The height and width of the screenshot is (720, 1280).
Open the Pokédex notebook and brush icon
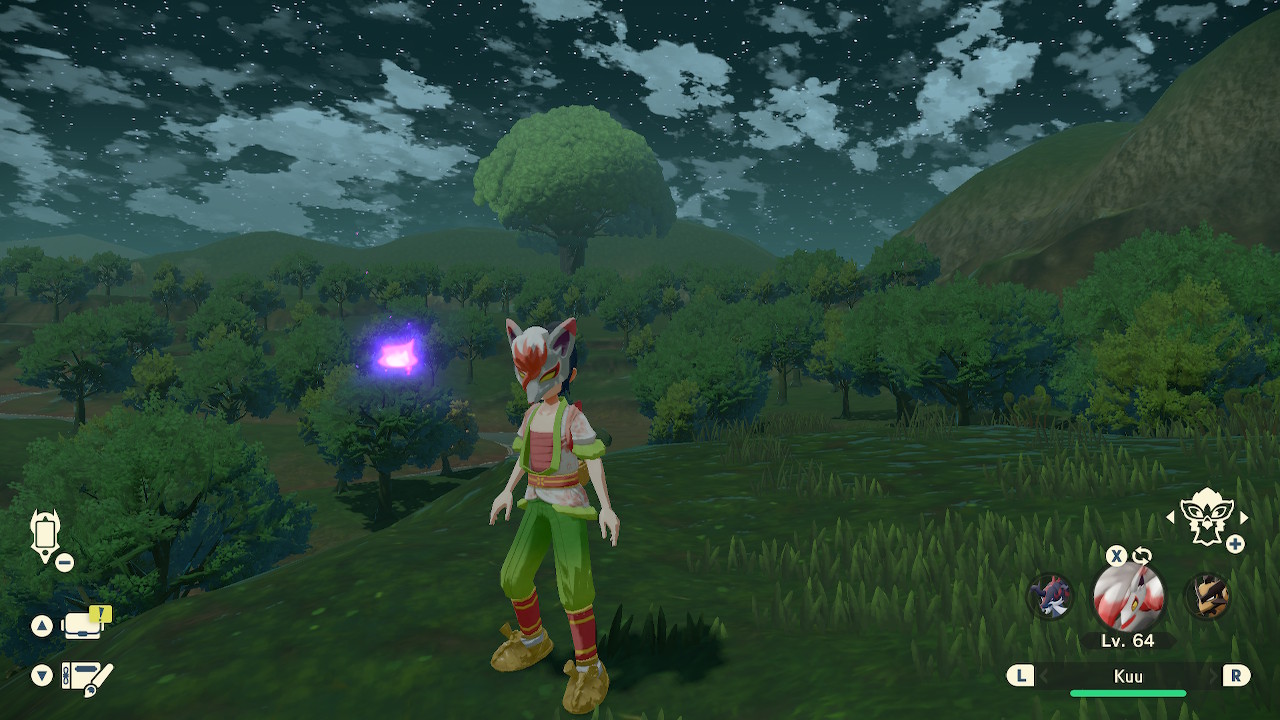coord(86,676)
